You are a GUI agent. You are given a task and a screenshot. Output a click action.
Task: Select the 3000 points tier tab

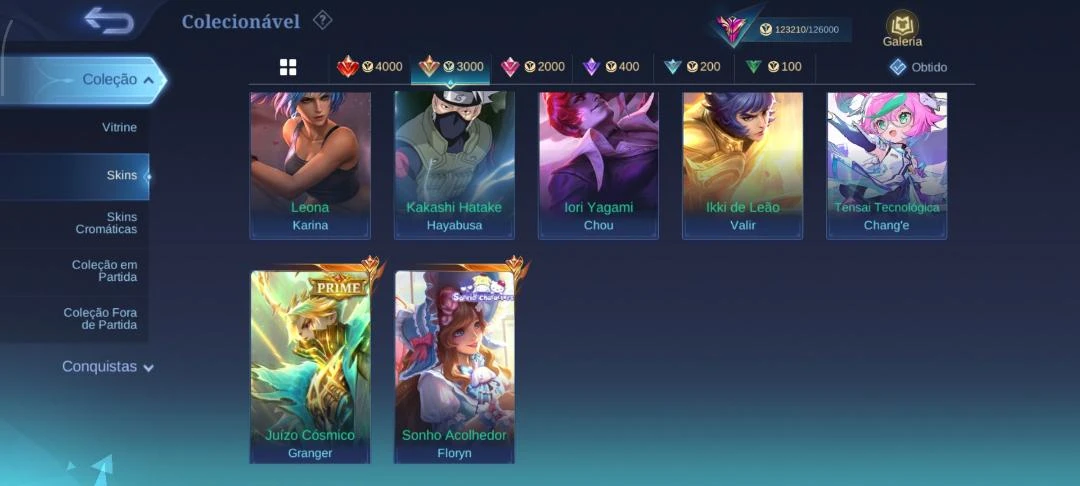(451, 67)
